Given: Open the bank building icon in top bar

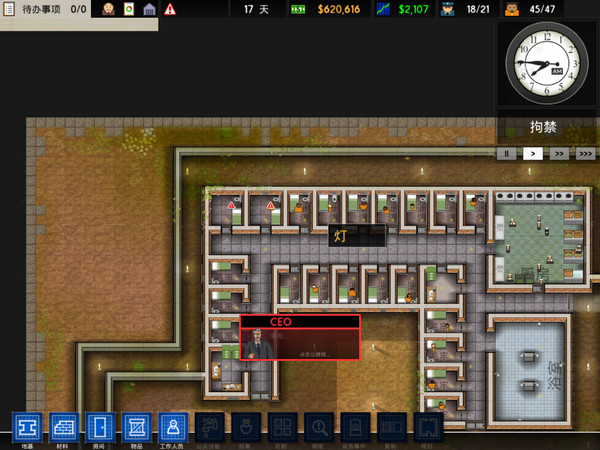Looking at the screenshot, I should pos(150,9).
